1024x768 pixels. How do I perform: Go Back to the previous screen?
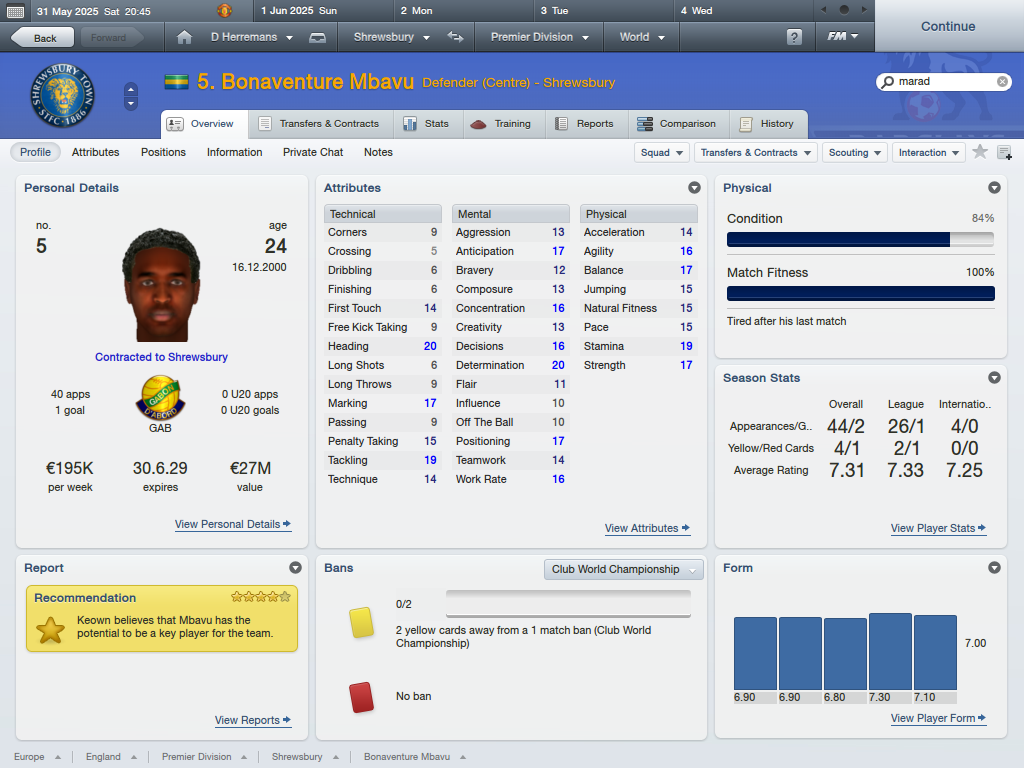[x=42, y=38]
